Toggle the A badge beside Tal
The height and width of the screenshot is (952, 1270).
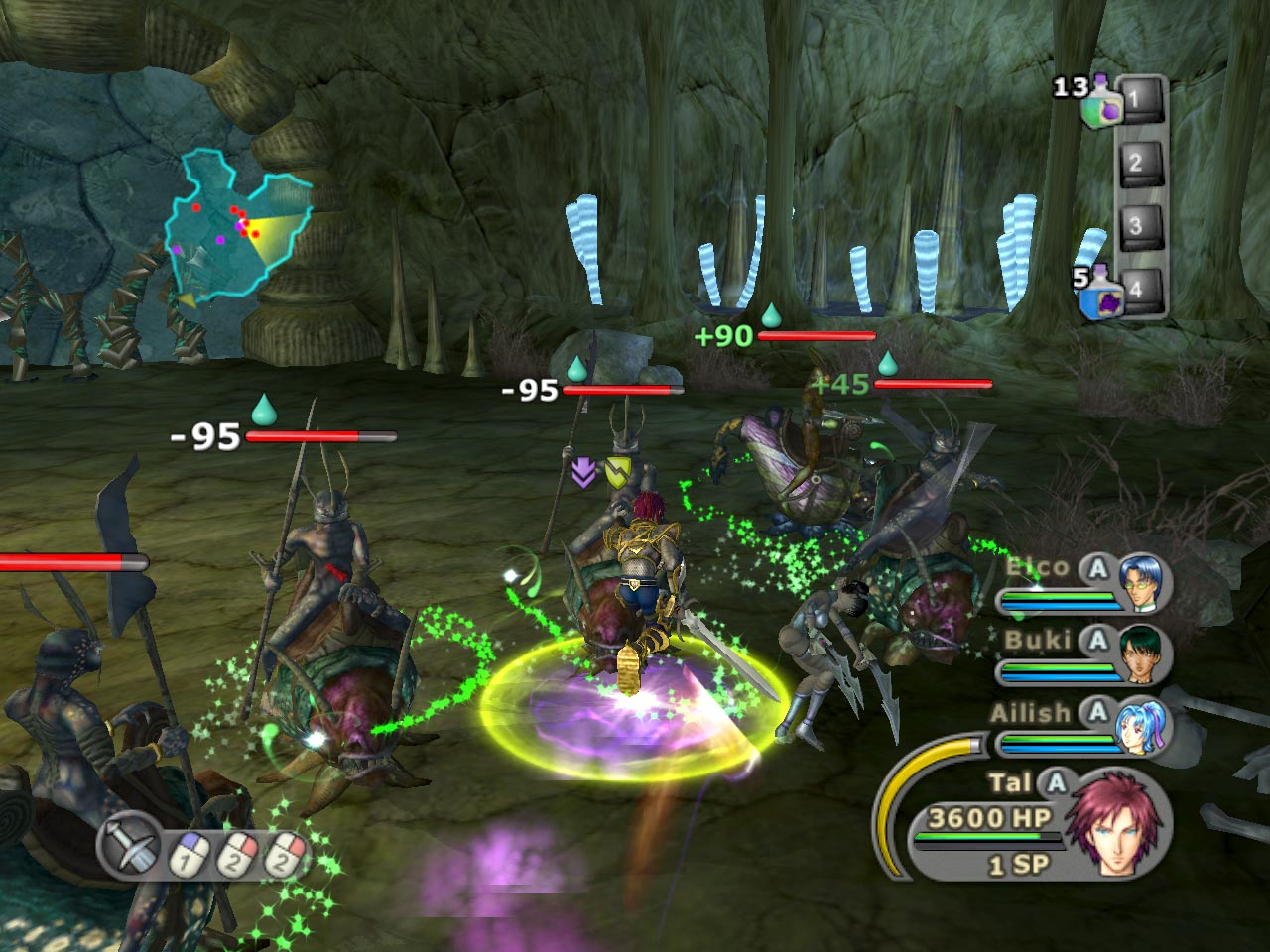[1056, 783]
